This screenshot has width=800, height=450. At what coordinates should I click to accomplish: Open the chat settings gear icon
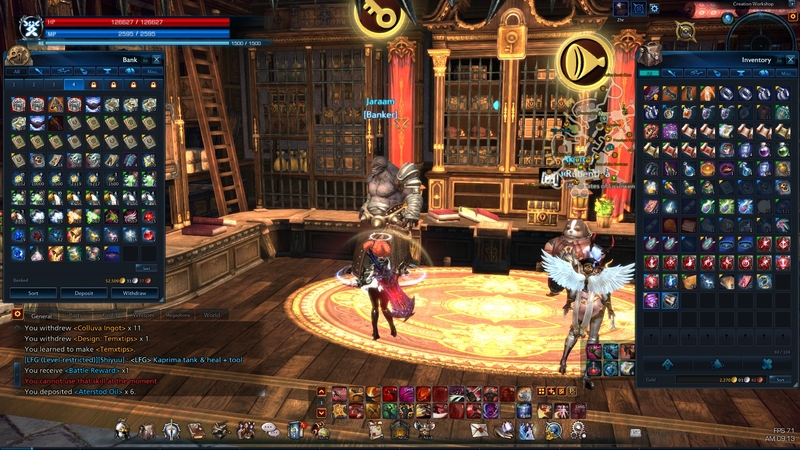18,314
